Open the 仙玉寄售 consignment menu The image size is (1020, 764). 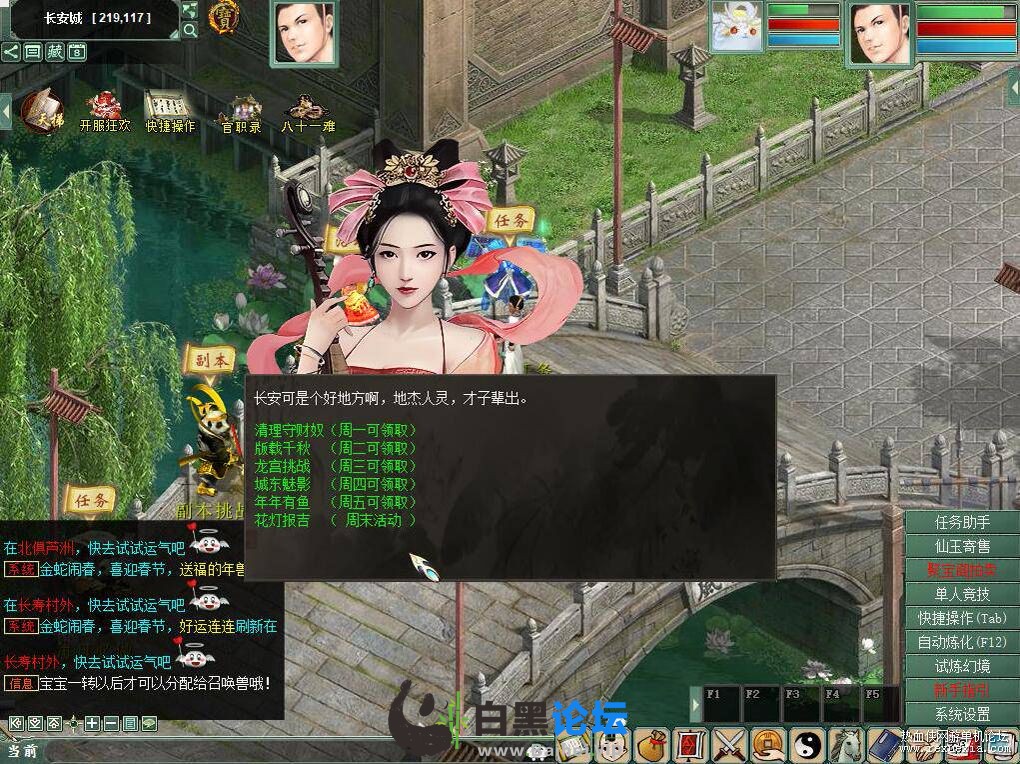962,546
